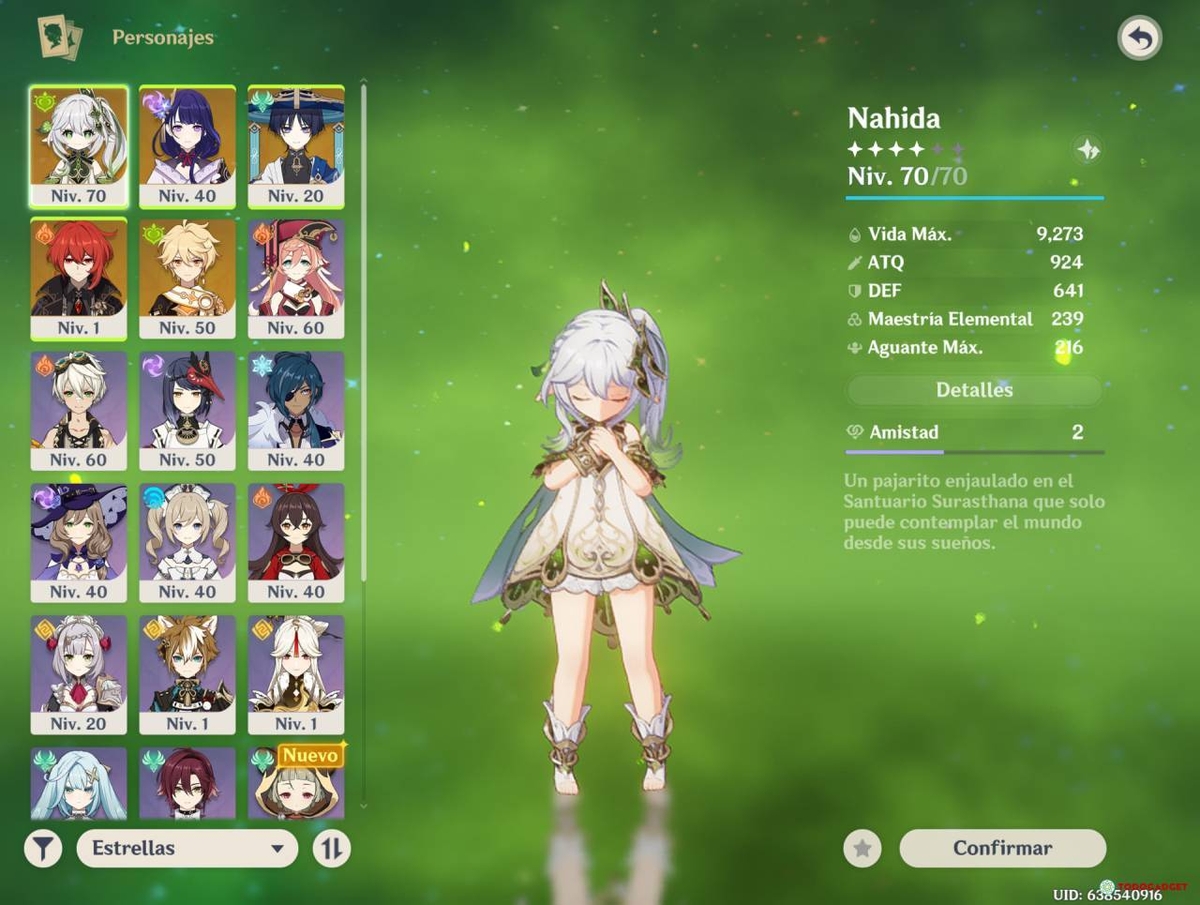The height and width of the screenshot is (905, 1200).
Task: Select Noelle's portrait at Niv. 20
Action: coord(79,674)
